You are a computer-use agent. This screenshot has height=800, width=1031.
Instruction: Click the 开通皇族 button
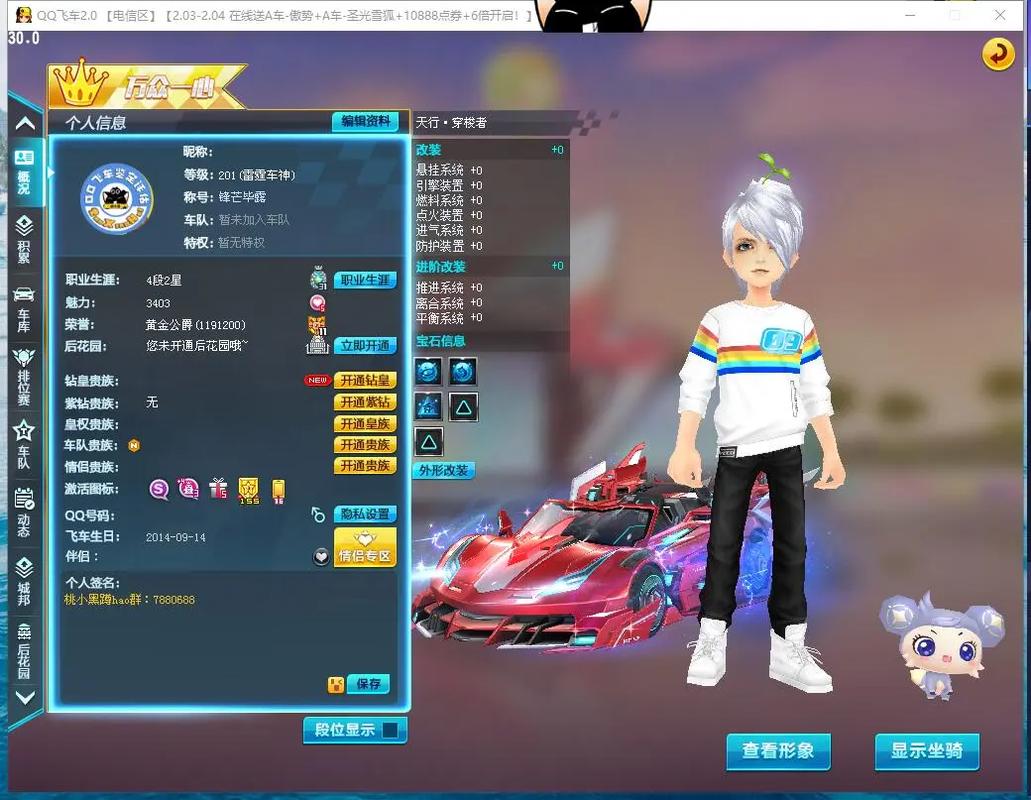click(x=365, y=424)
